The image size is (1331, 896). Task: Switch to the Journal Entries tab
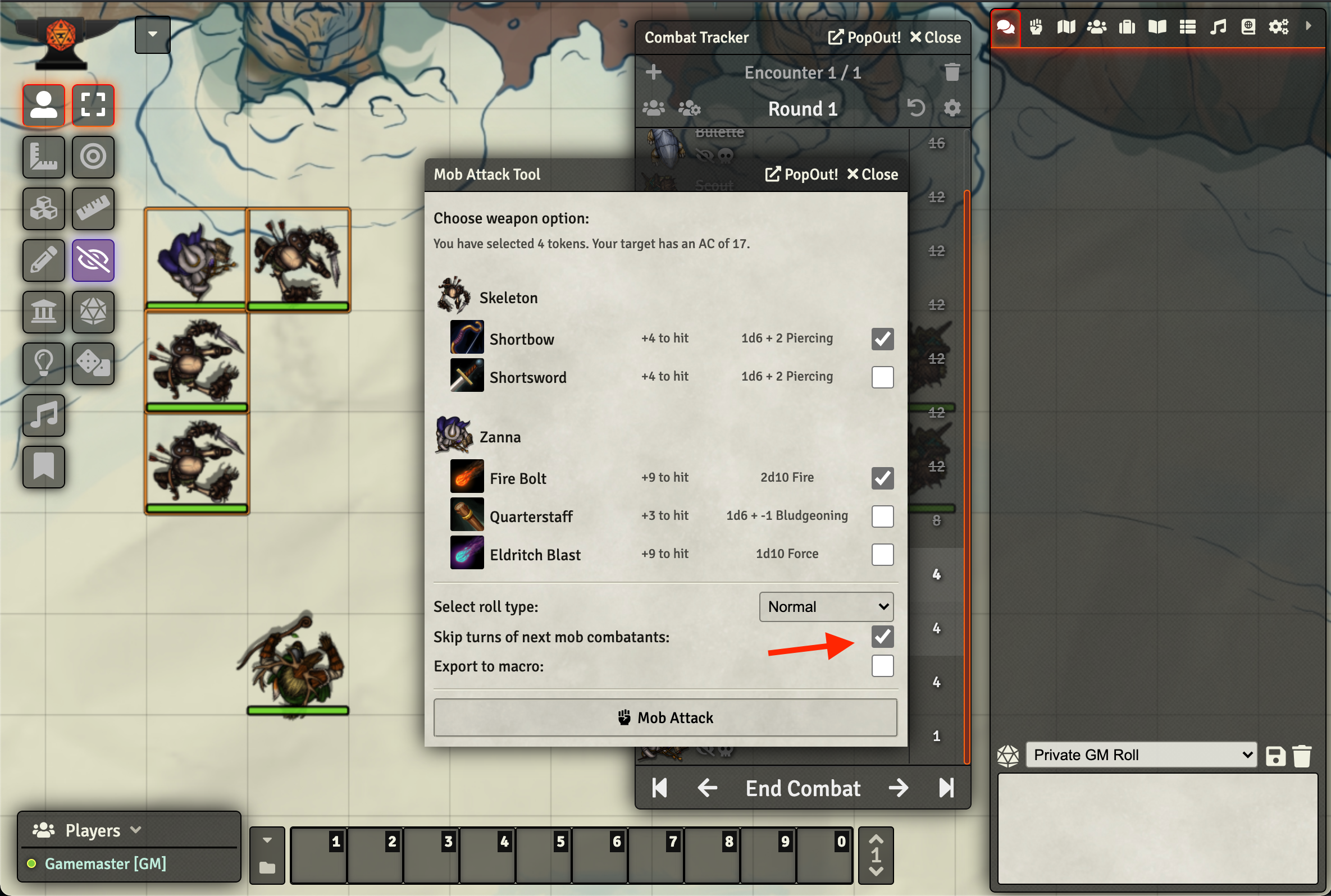(x=1157, y=26)
